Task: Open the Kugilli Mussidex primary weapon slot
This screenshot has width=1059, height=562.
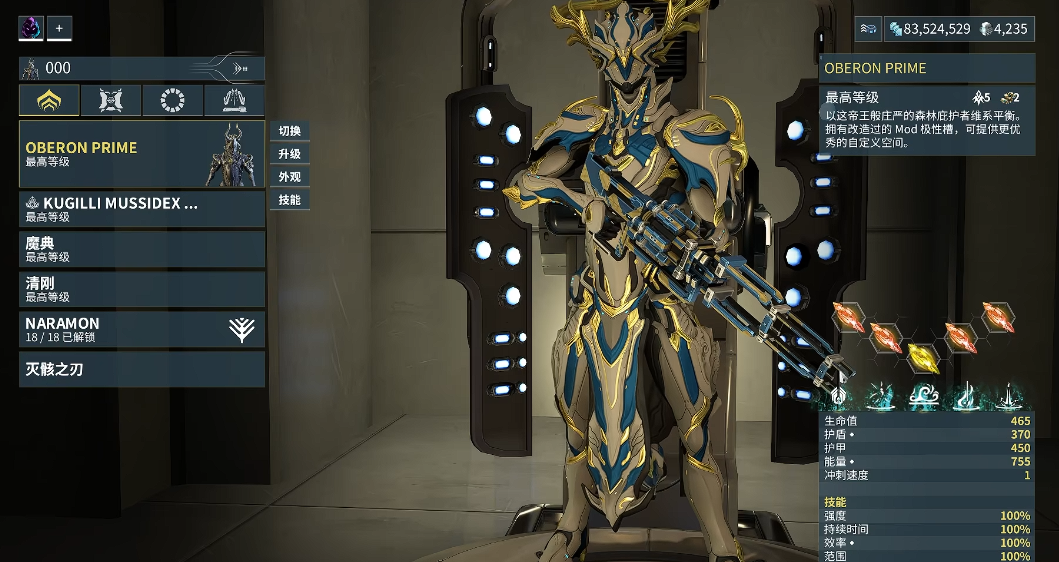Action: coord(141,209)
